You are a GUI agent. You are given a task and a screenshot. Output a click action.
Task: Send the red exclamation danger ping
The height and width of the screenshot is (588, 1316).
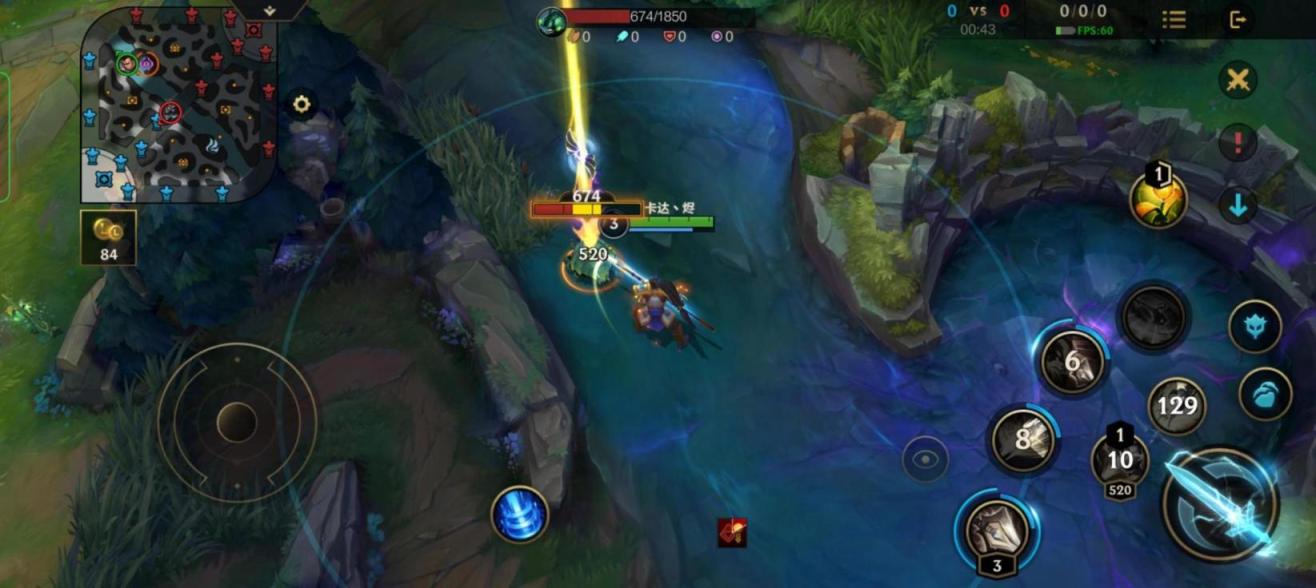coord(1238,143)
